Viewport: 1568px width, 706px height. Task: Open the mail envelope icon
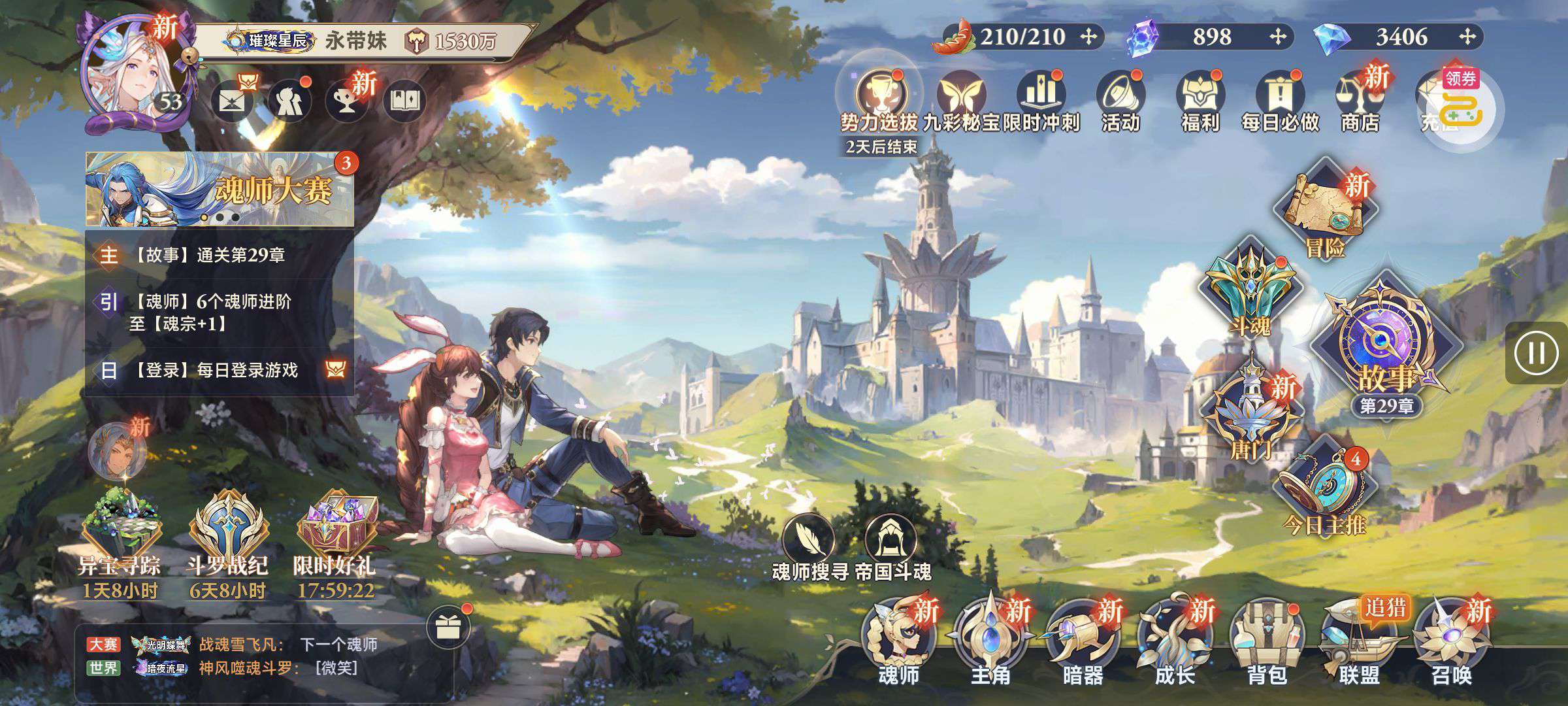coord(231,103)
